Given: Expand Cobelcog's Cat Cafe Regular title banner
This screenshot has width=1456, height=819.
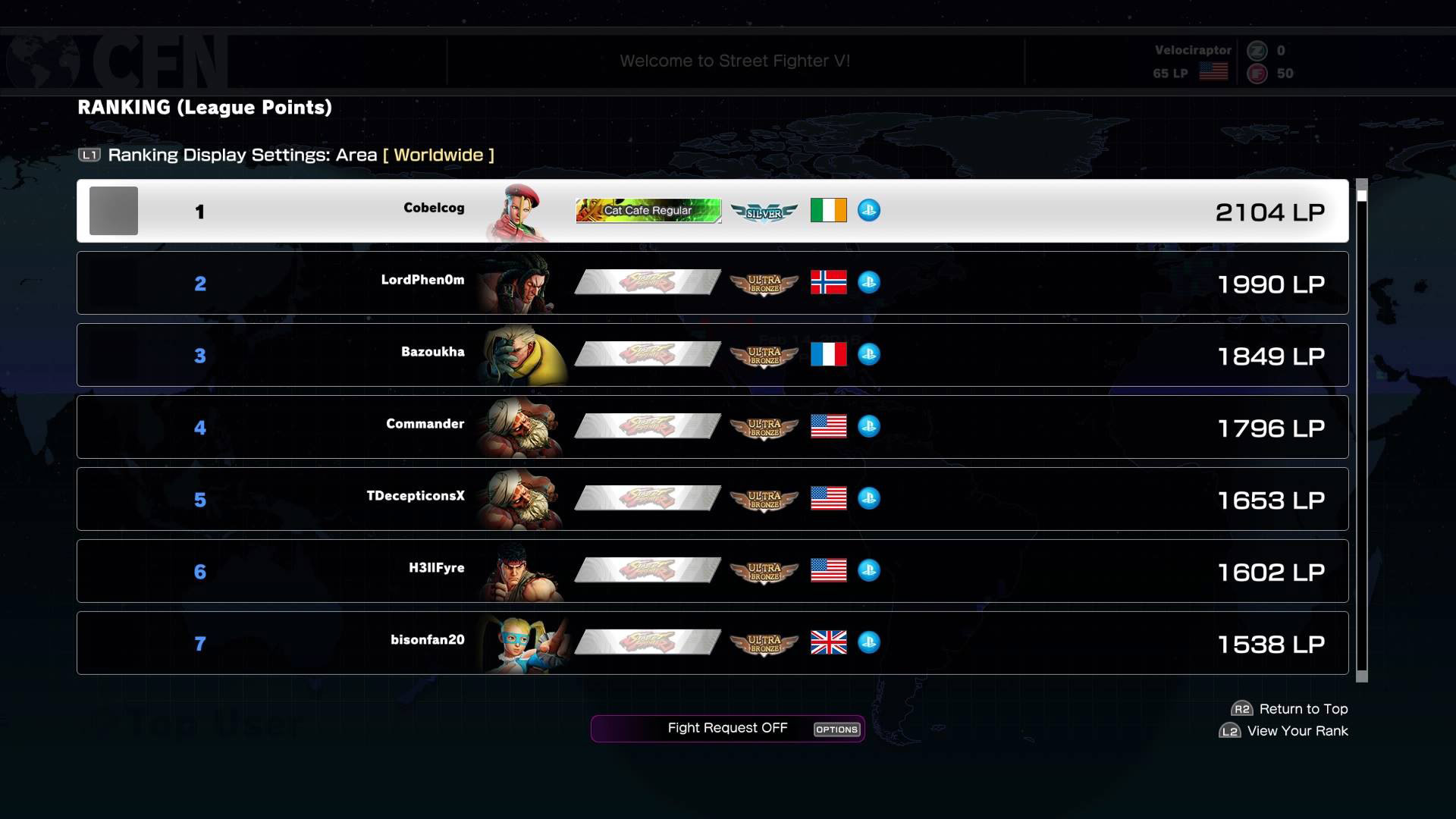Looking at the screenshot, I should coord(648,210).
